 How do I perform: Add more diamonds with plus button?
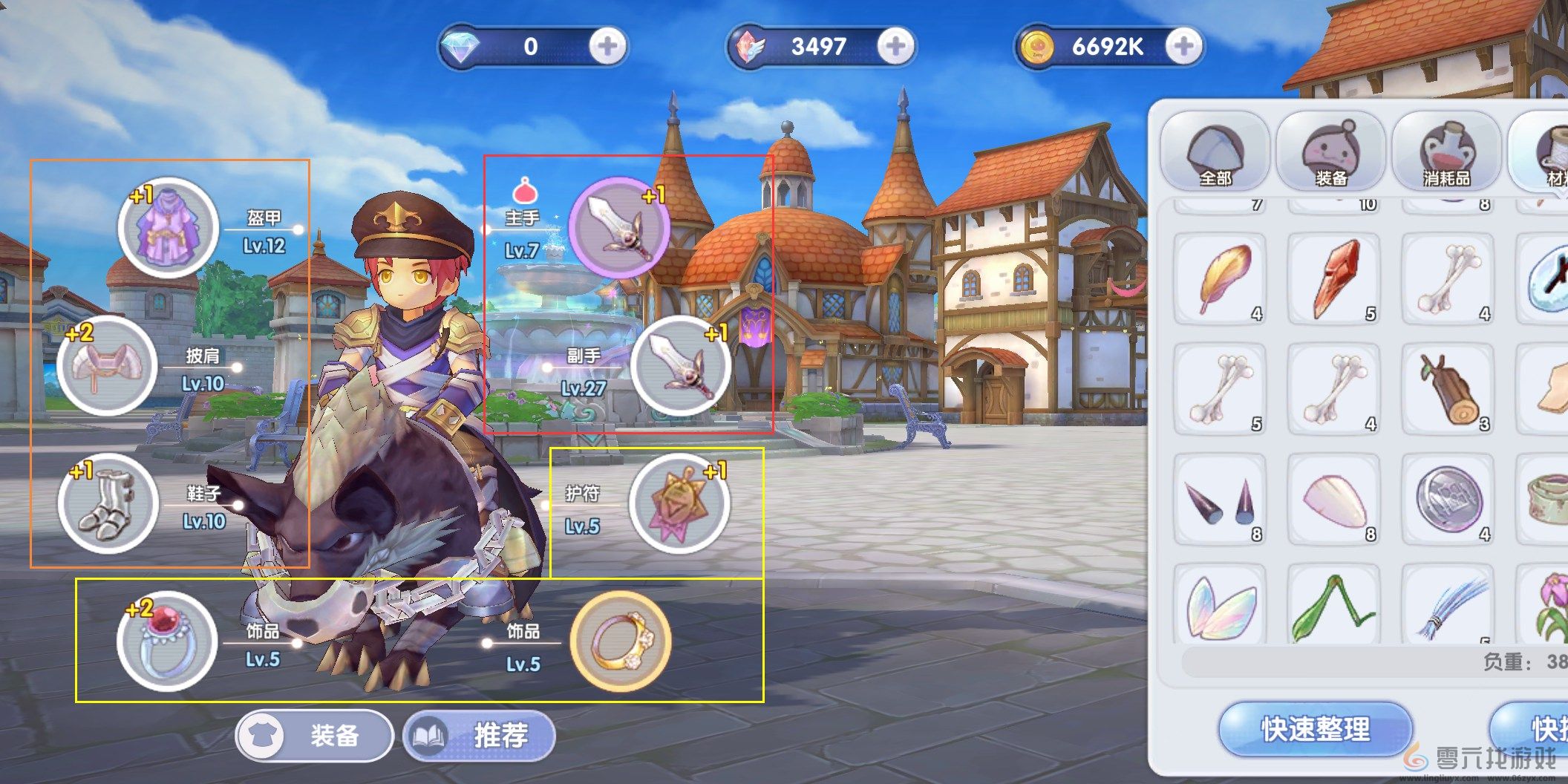[607, 47]
